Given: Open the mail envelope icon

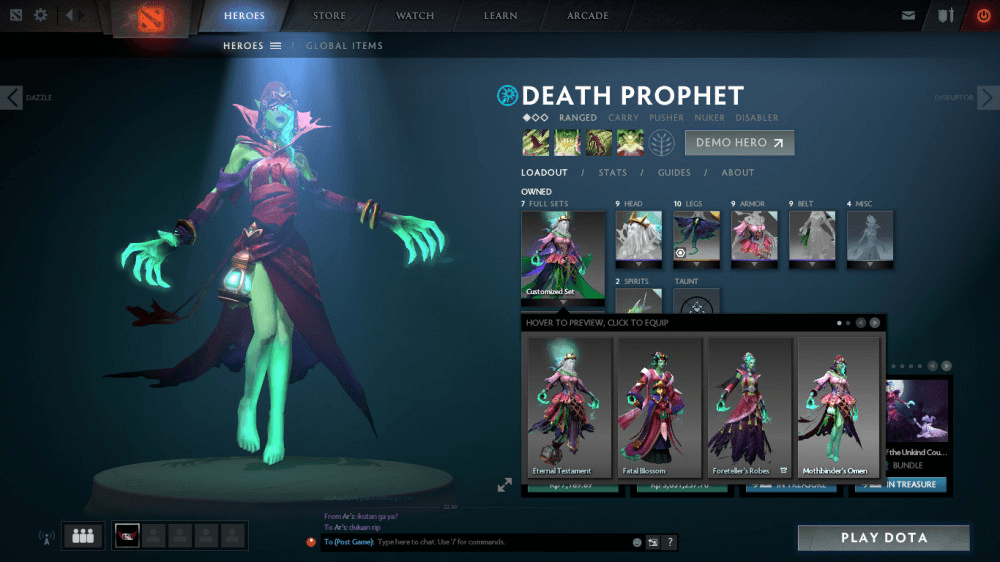Looking at the screenshot, I should (x=908, y=16).
